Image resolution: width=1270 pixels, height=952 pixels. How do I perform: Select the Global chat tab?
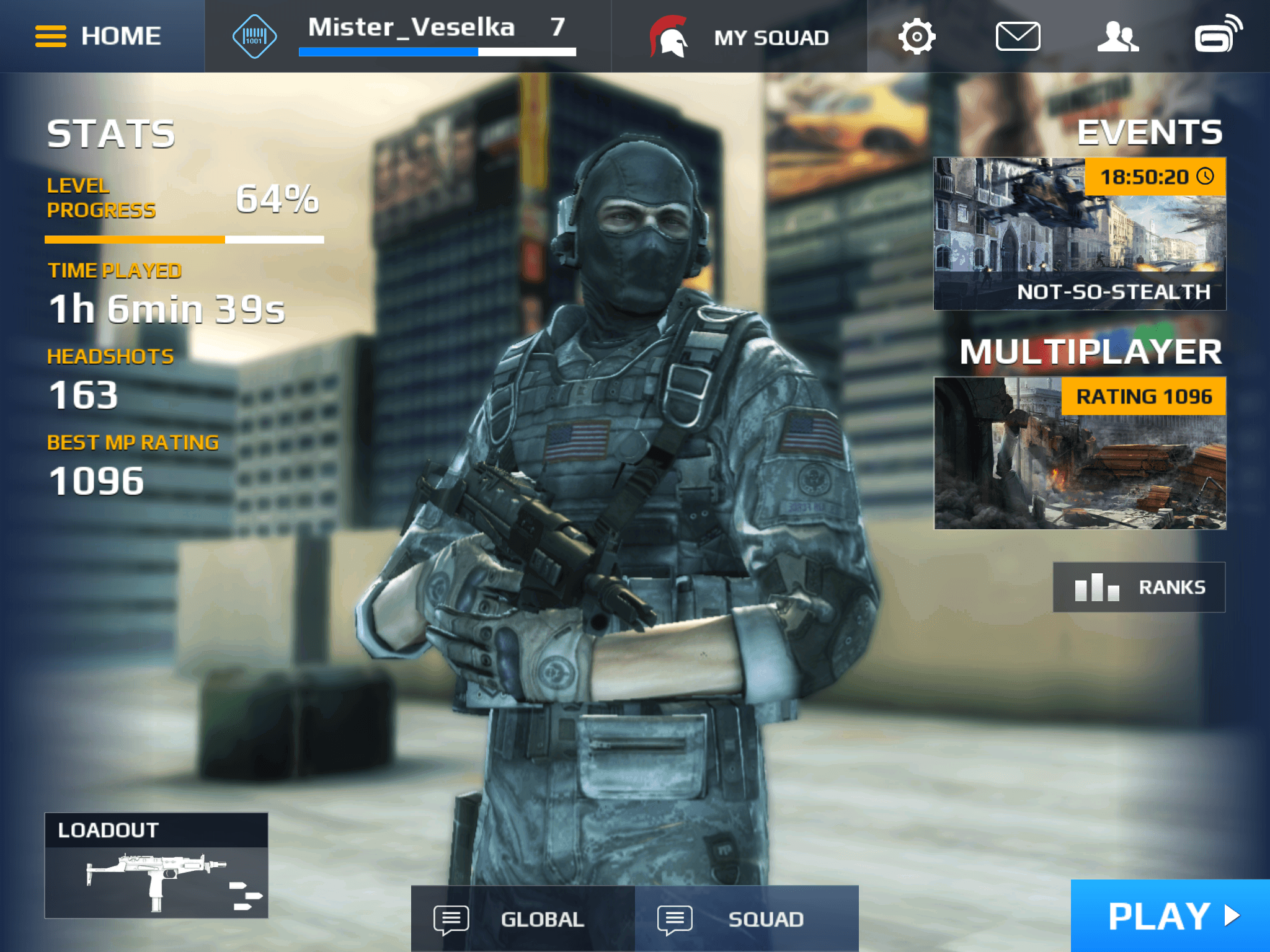pos(522,919)
